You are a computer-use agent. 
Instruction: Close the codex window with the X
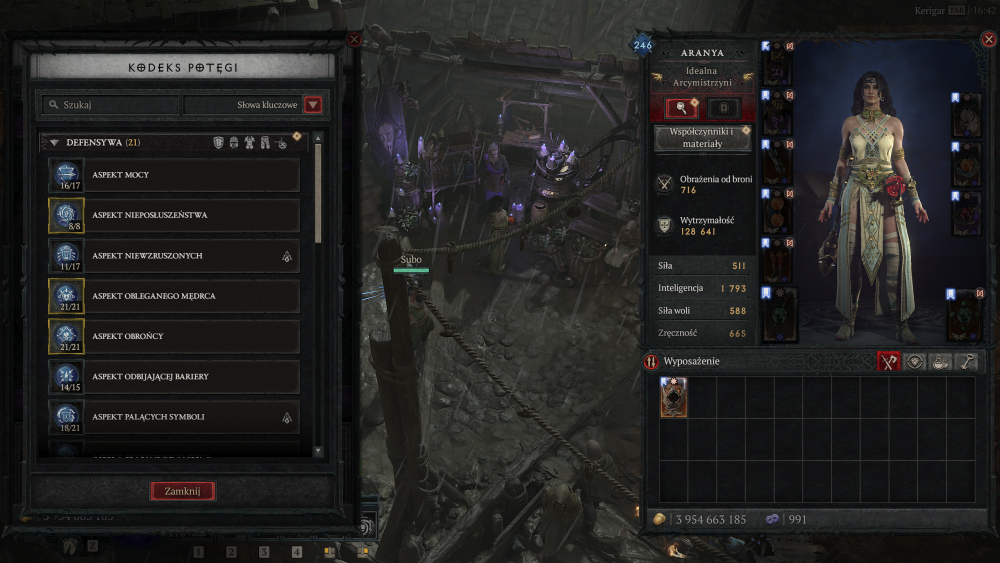click(x=354, y=40)
